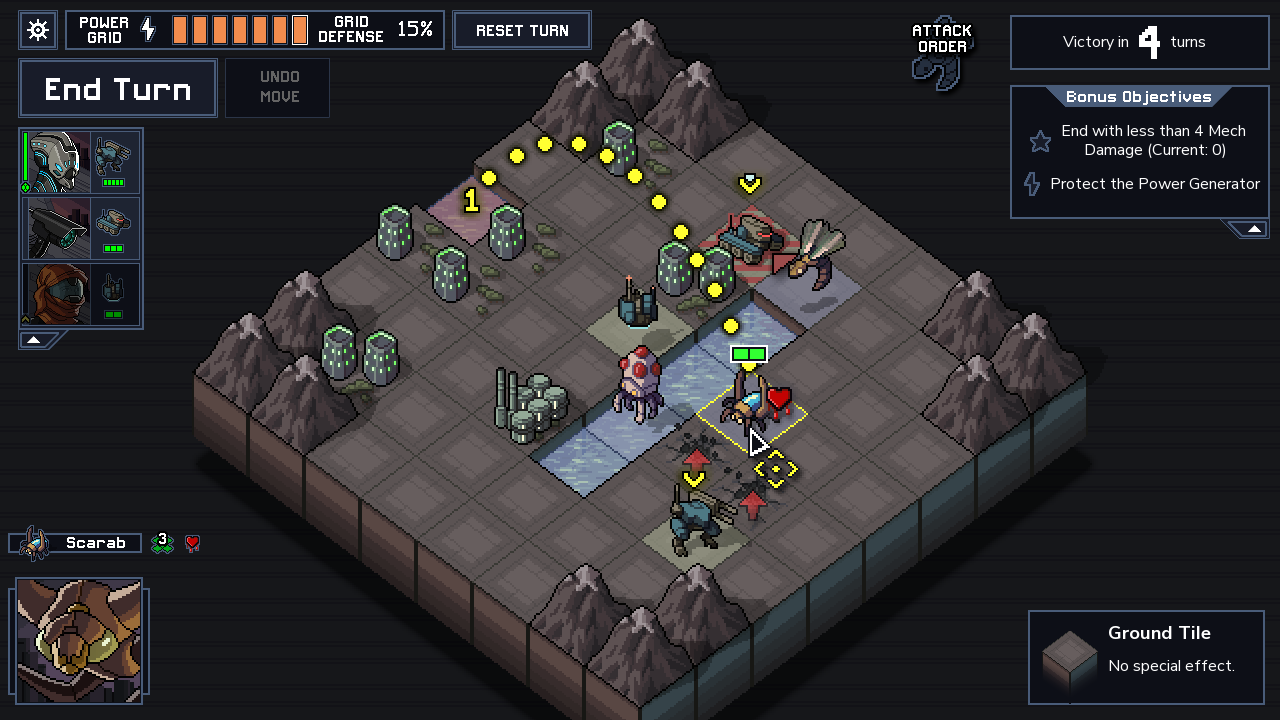Click the tank unit icon next to the second pilot
Image resolution: width=1280 pixels, height=720 pixels.
tap(113, 221)
